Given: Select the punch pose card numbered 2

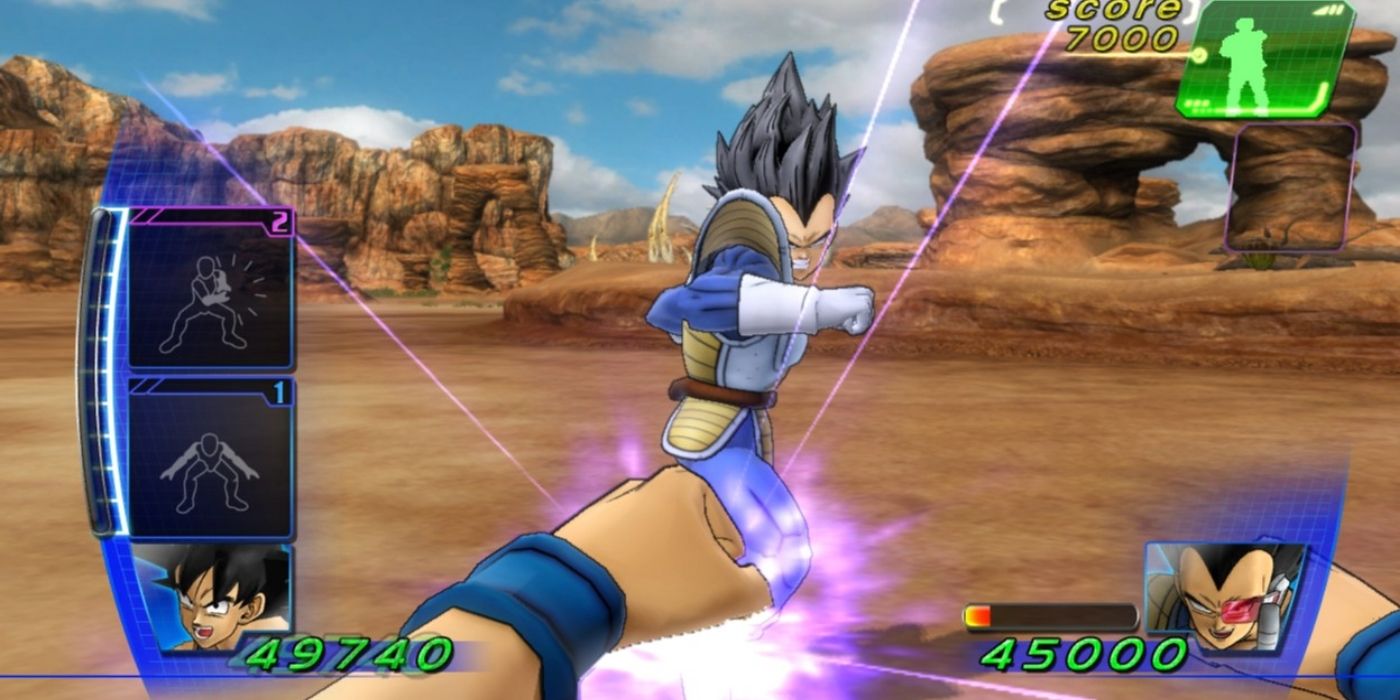Looking at the screenshot, I should (211, 289).
